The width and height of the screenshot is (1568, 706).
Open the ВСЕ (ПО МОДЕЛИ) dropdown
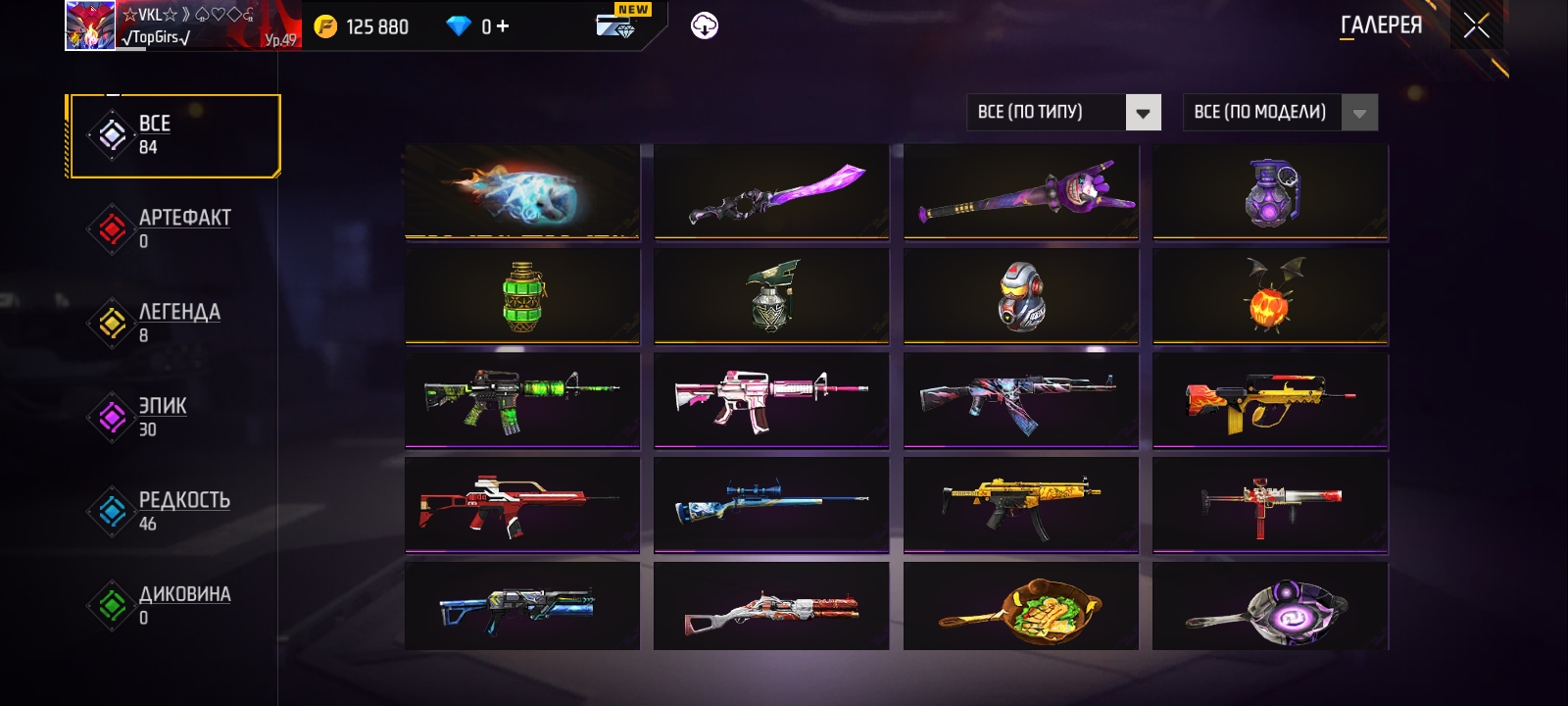(x=1280, y=113)
